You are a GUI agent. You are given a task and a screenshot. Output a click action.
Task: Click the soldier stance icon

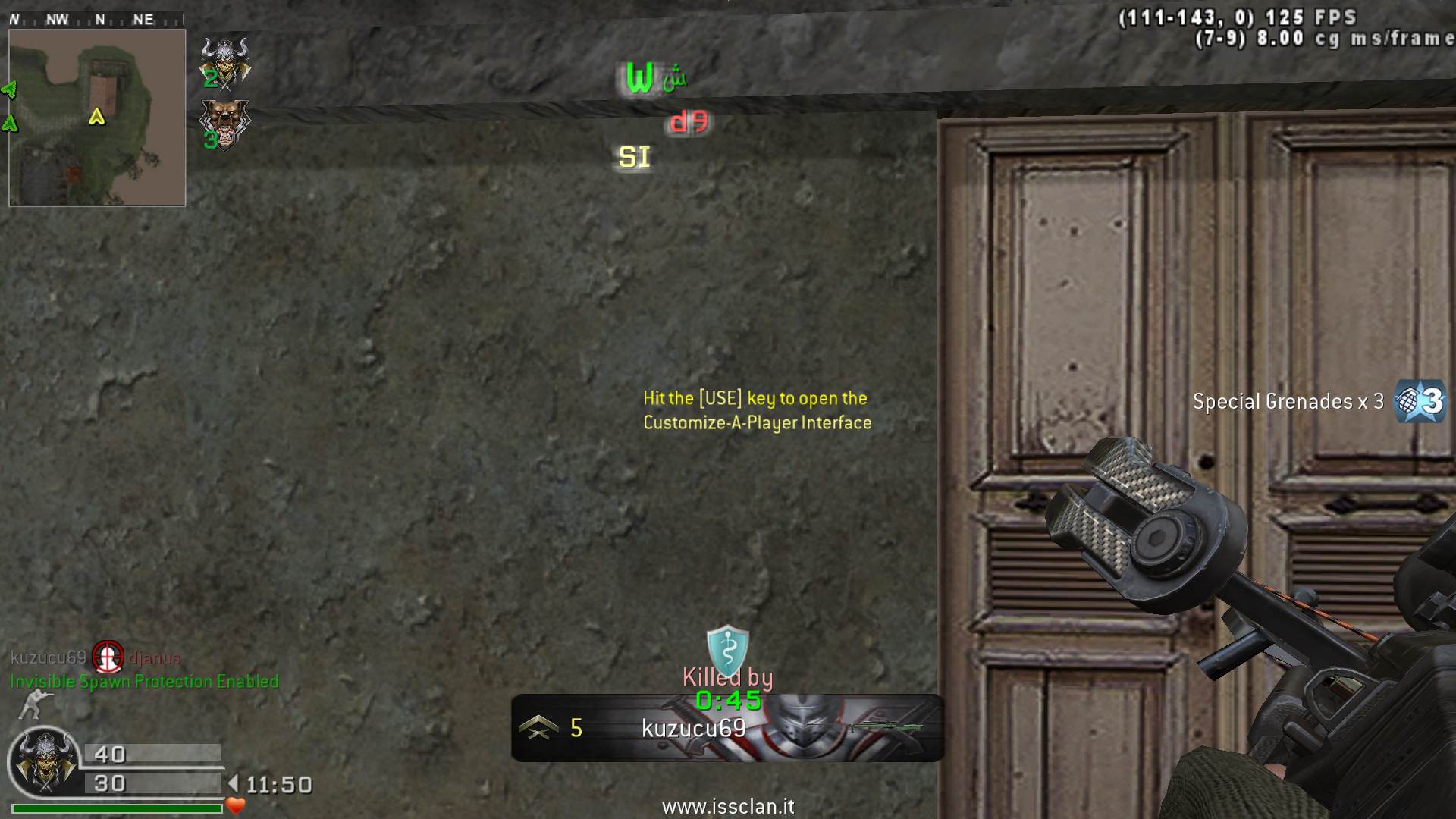33,705
